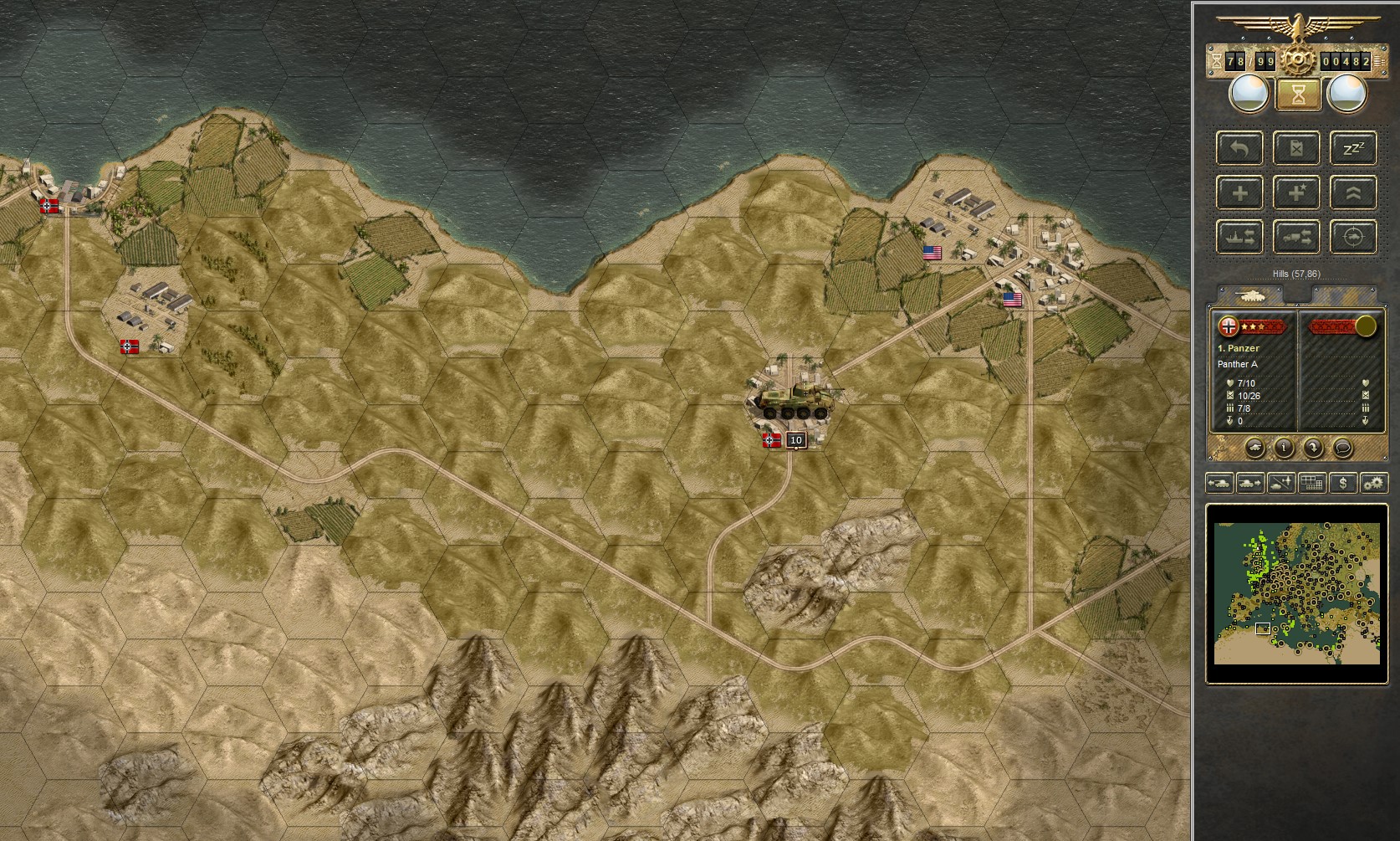1400x841 pixels.
Task: Embark unit onto sea transport
Action: [x=1239, y=237]
